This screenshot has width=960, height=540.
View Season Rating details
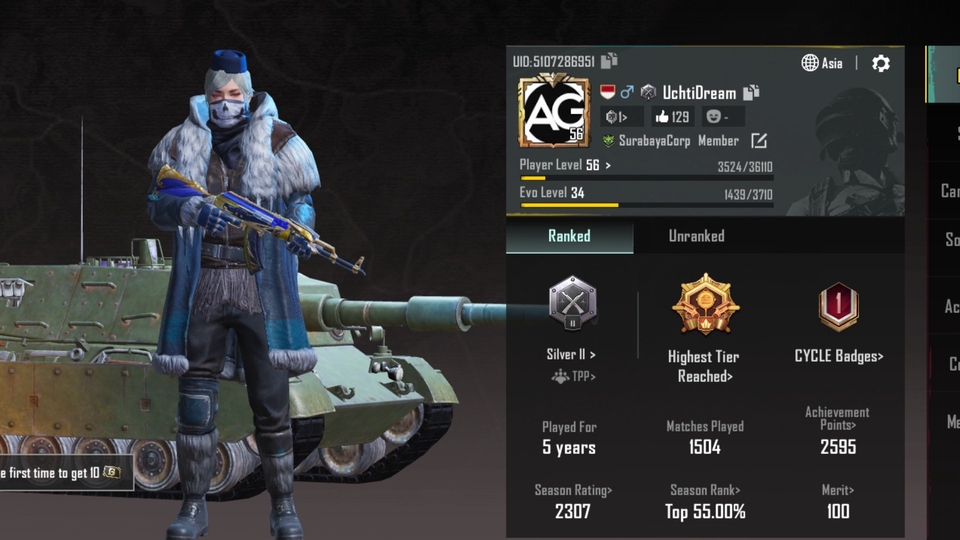(573, 490)
